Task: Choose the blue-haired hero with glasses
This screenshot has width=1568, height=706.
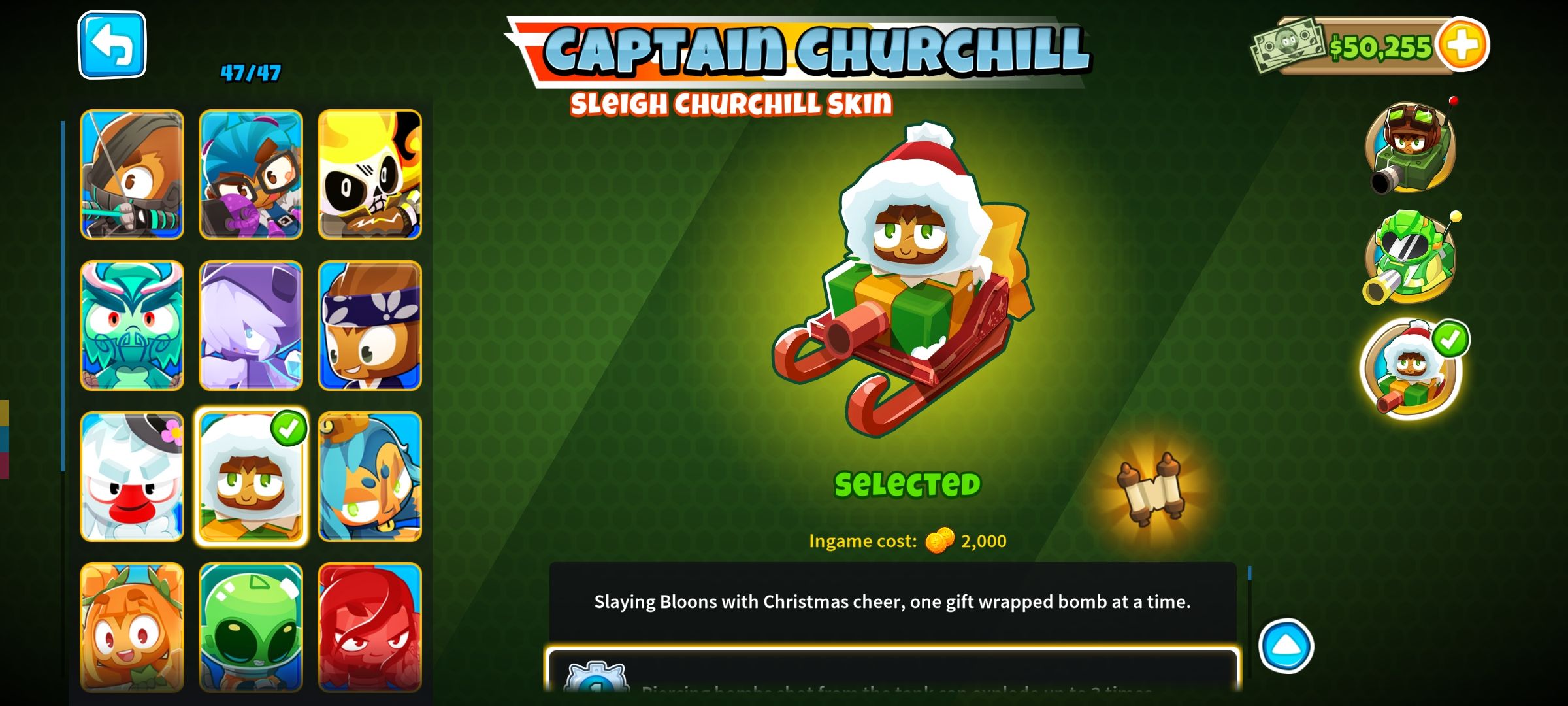Action: pos(251,175)
